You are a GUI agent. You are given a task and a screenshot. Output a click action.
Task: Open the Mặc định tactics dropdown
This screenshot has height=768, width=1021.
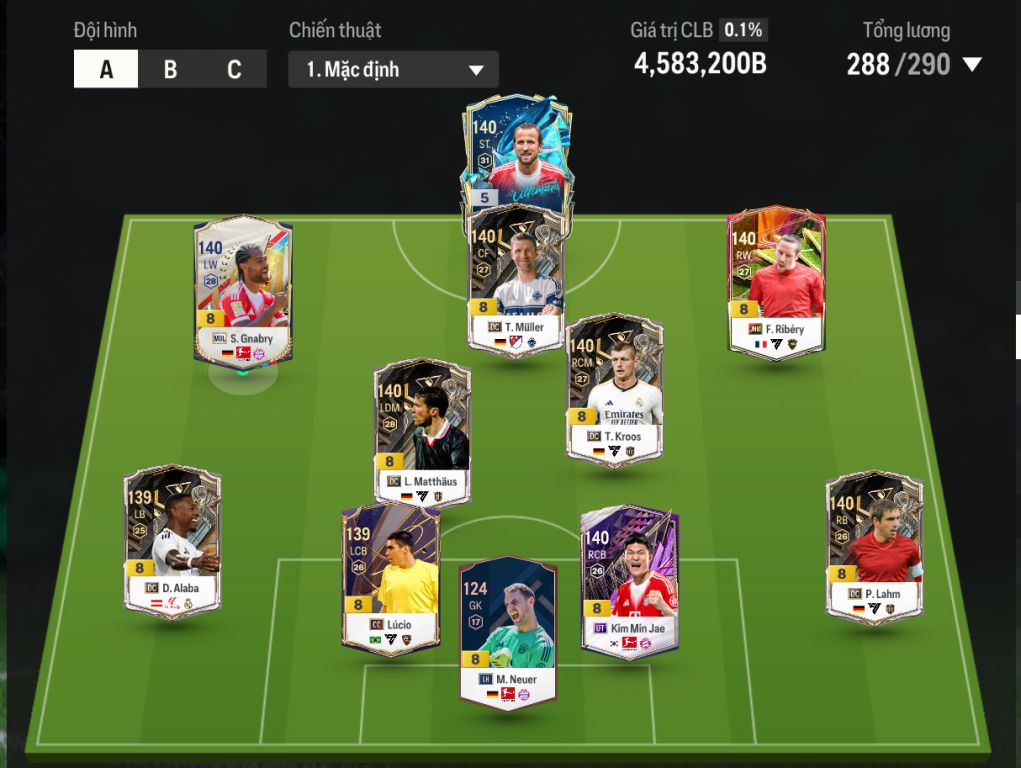(x=393, y=70)
